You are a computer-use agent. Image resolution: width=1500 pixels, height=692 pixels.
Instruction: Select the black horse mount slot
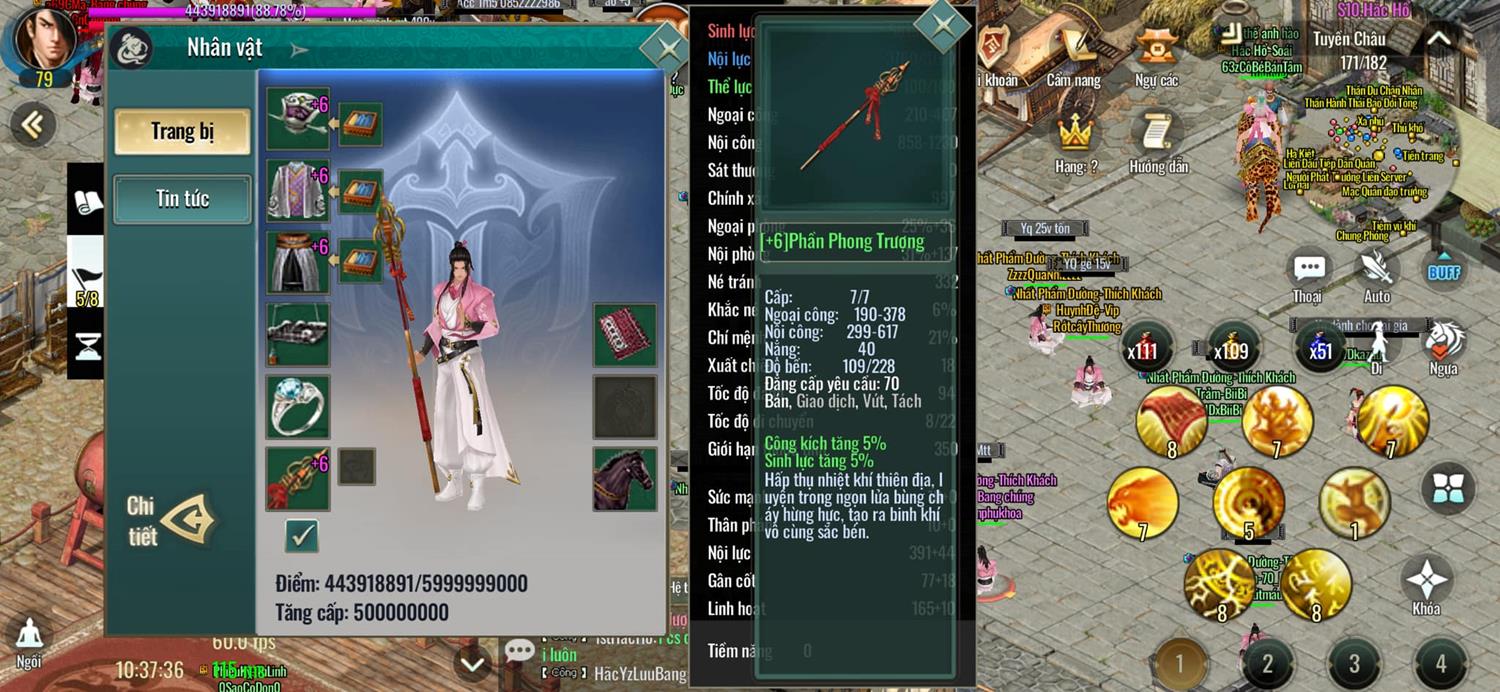[625, 479]
